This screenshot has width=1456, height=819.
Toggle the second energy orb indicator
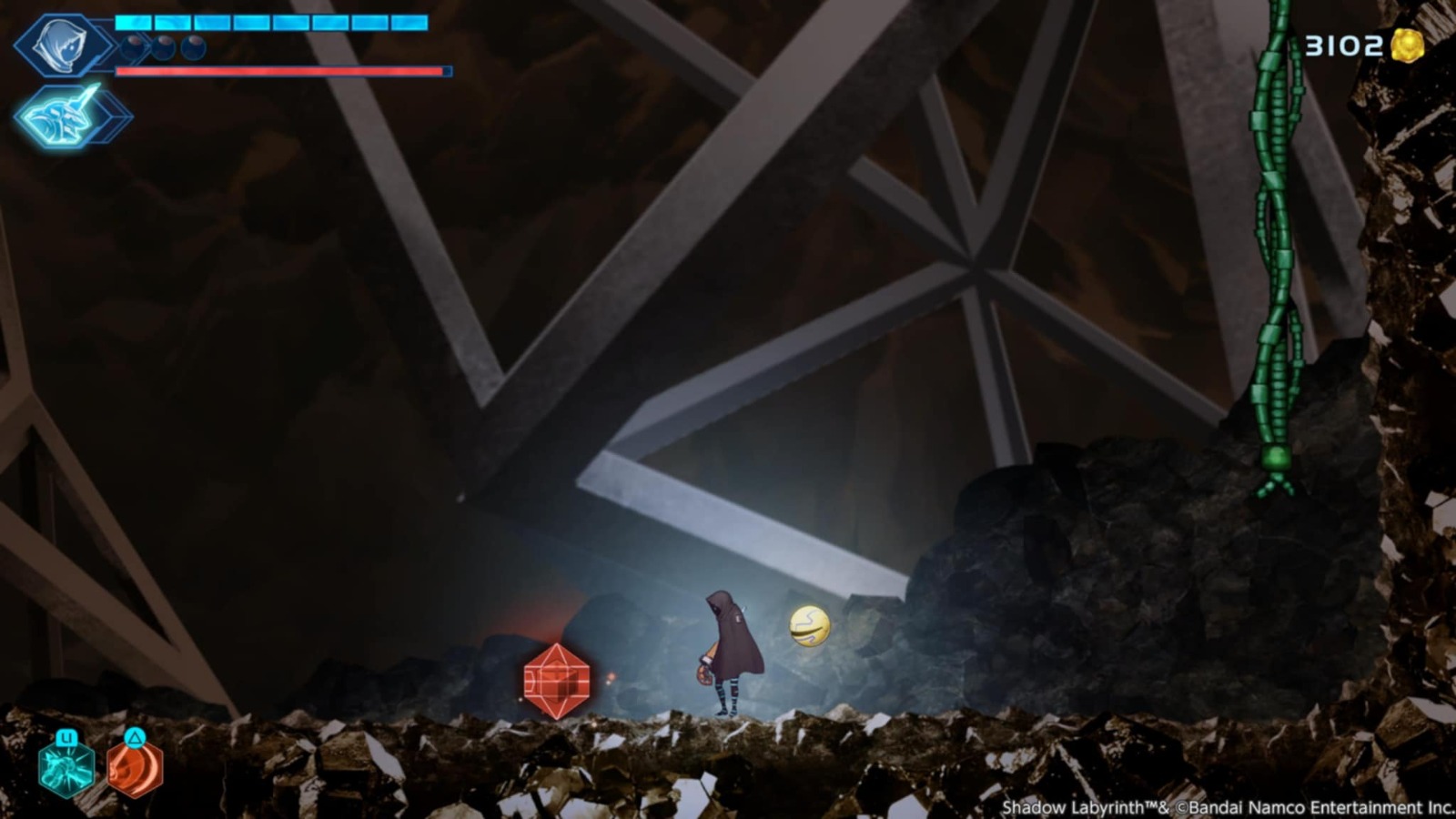(163, 47)
